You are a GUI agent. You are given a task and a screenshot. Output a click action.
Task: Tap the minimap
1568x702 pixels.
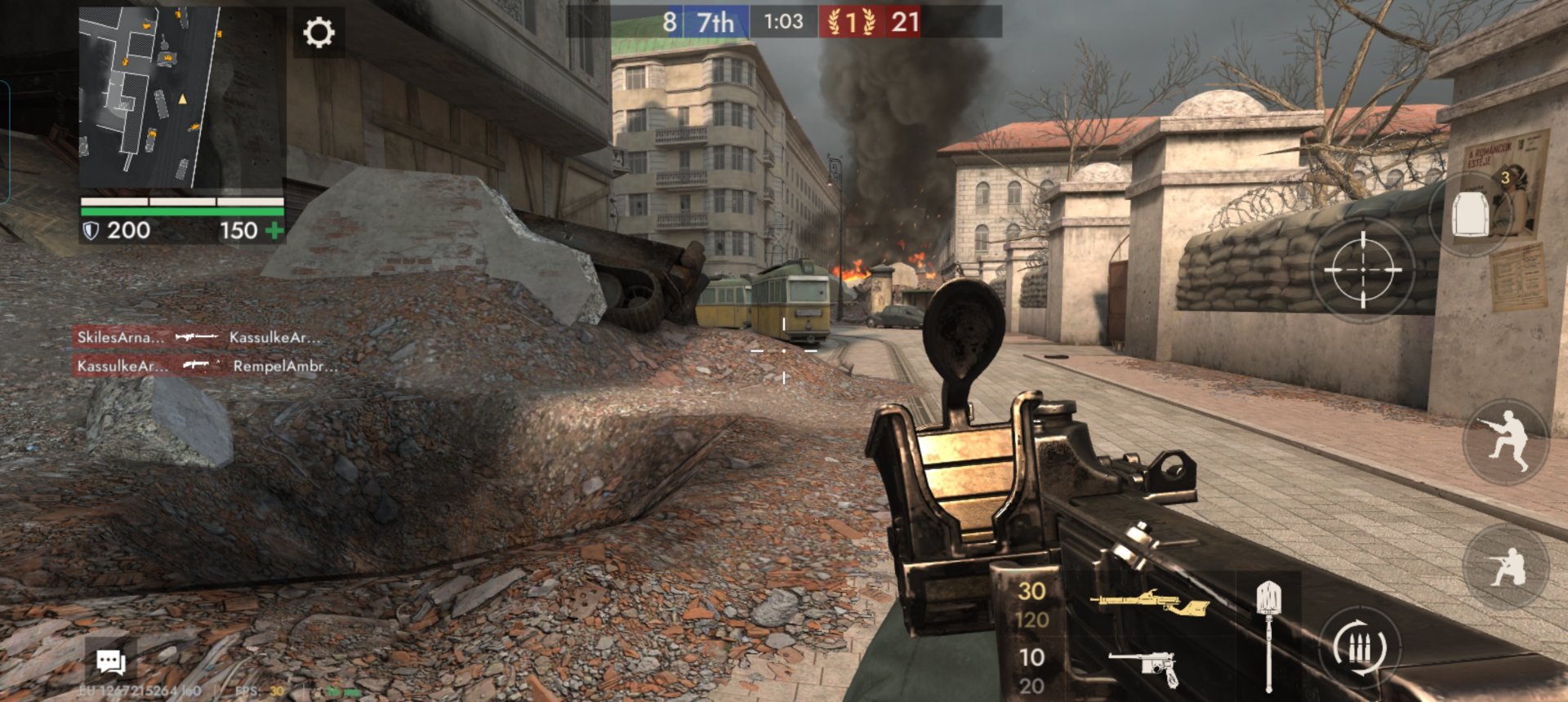pos(149,98)
